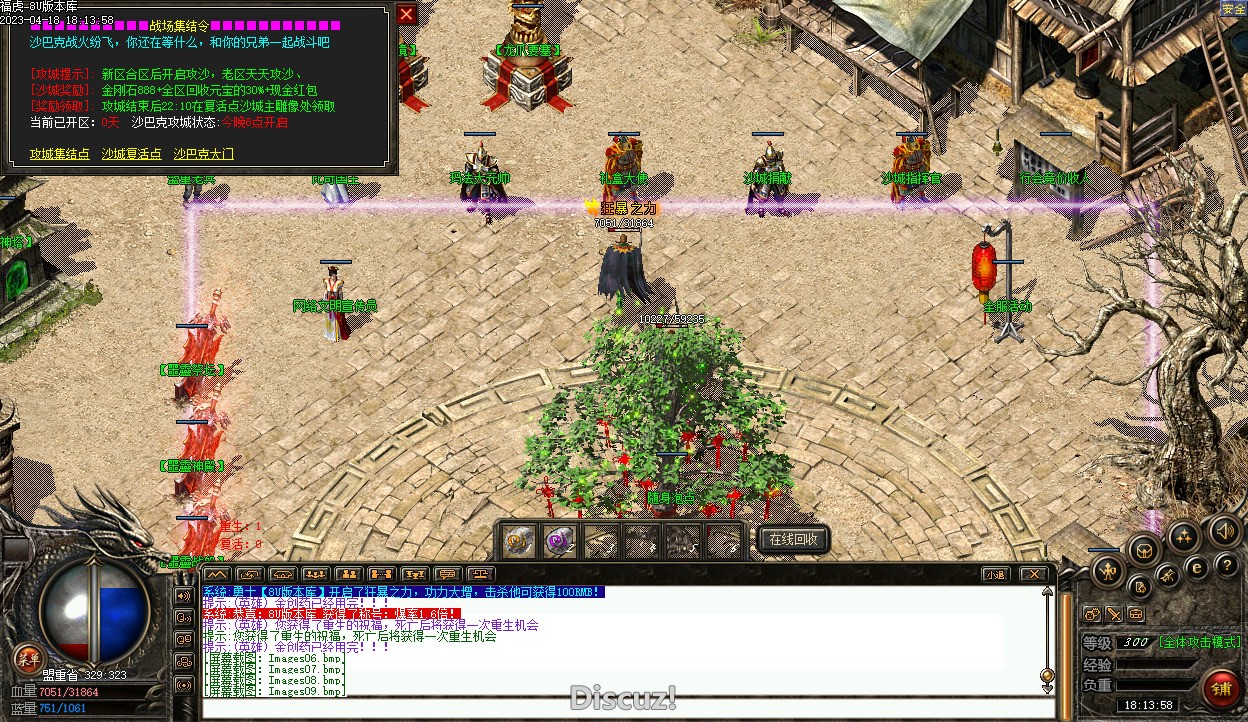Open the question mark help orb
The image size is (1248, 722).
point(1225,566)
